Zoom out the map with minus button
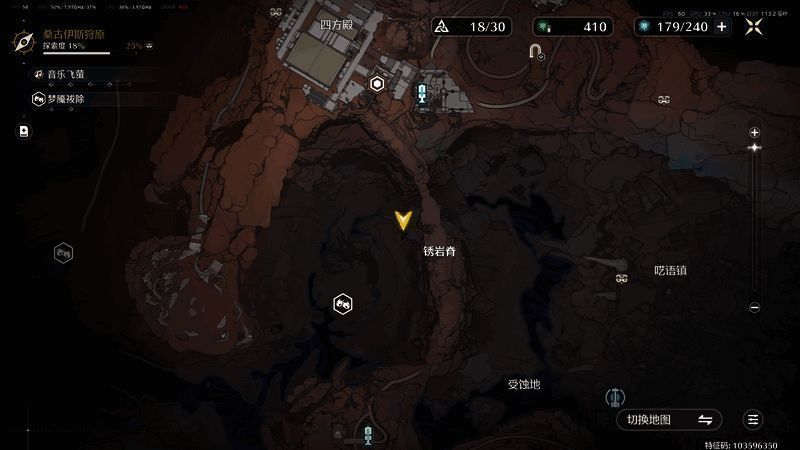800x450 pixels. coord(755,307)
